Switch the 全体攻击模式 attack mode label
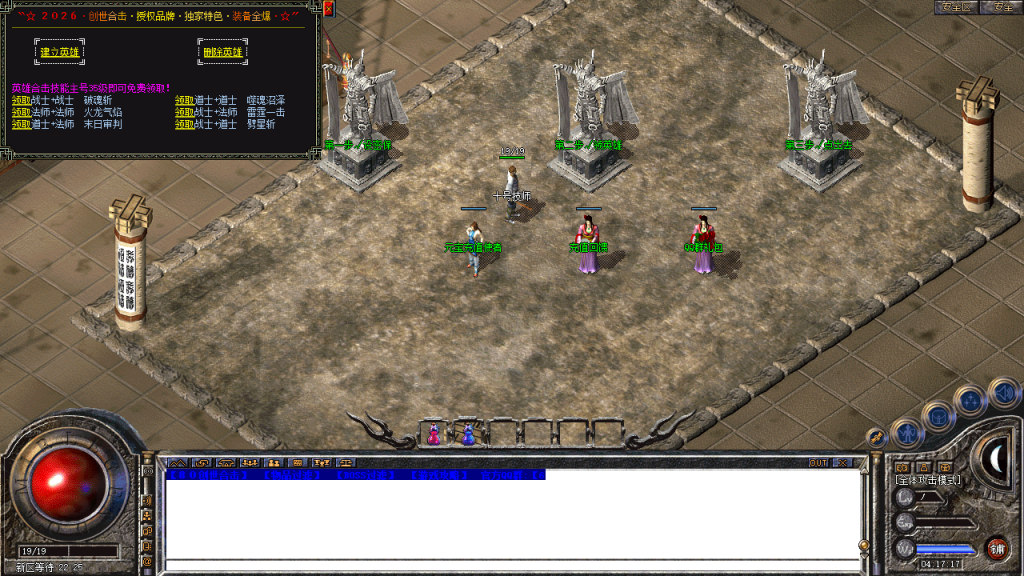Viewport: 1024px width, 576px height. pyautogui.click(x=928, y=481)
